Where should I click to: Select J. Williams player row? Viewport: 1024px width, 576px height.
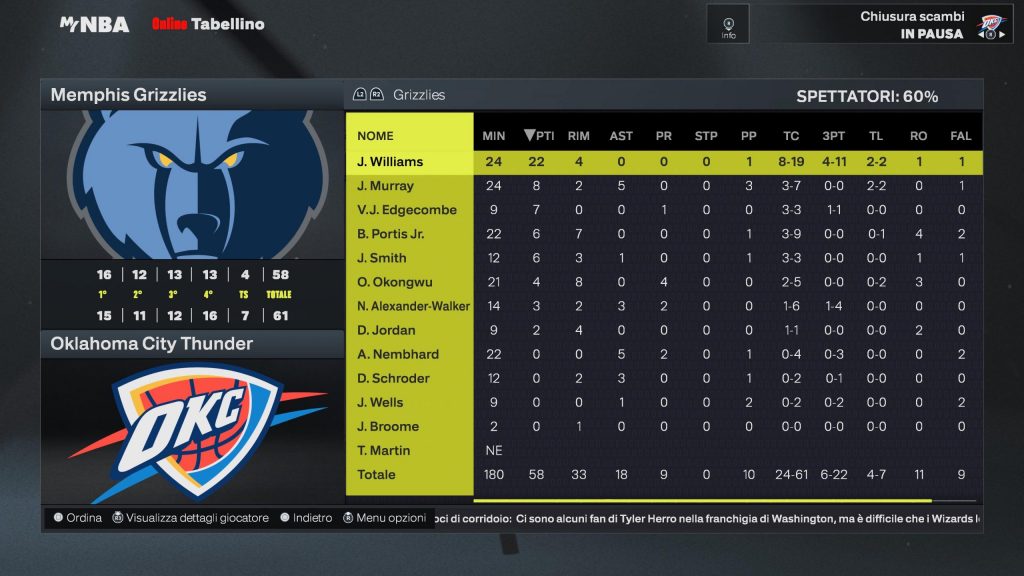390,162
